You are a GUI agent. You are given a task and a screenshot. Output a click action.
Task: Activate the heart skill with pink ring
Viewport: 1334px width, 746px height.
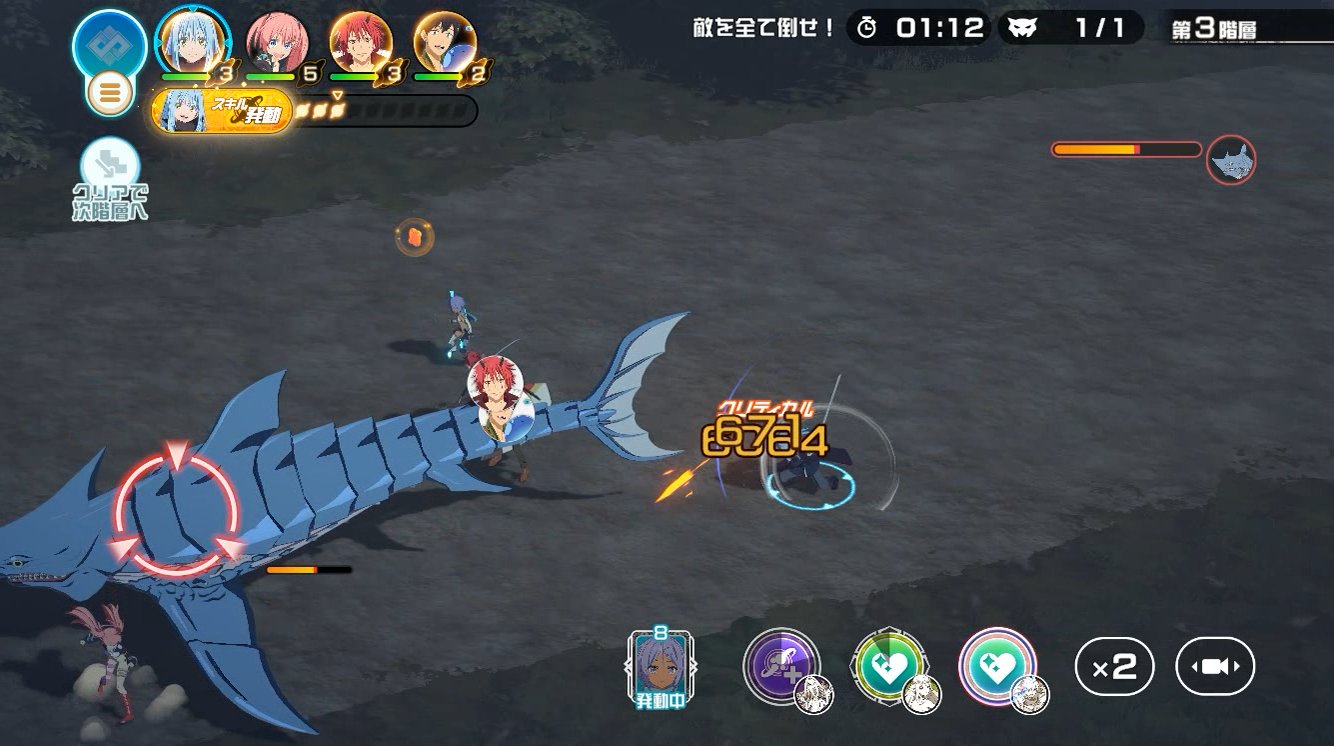pyautogui.click(x=997, y=666)
